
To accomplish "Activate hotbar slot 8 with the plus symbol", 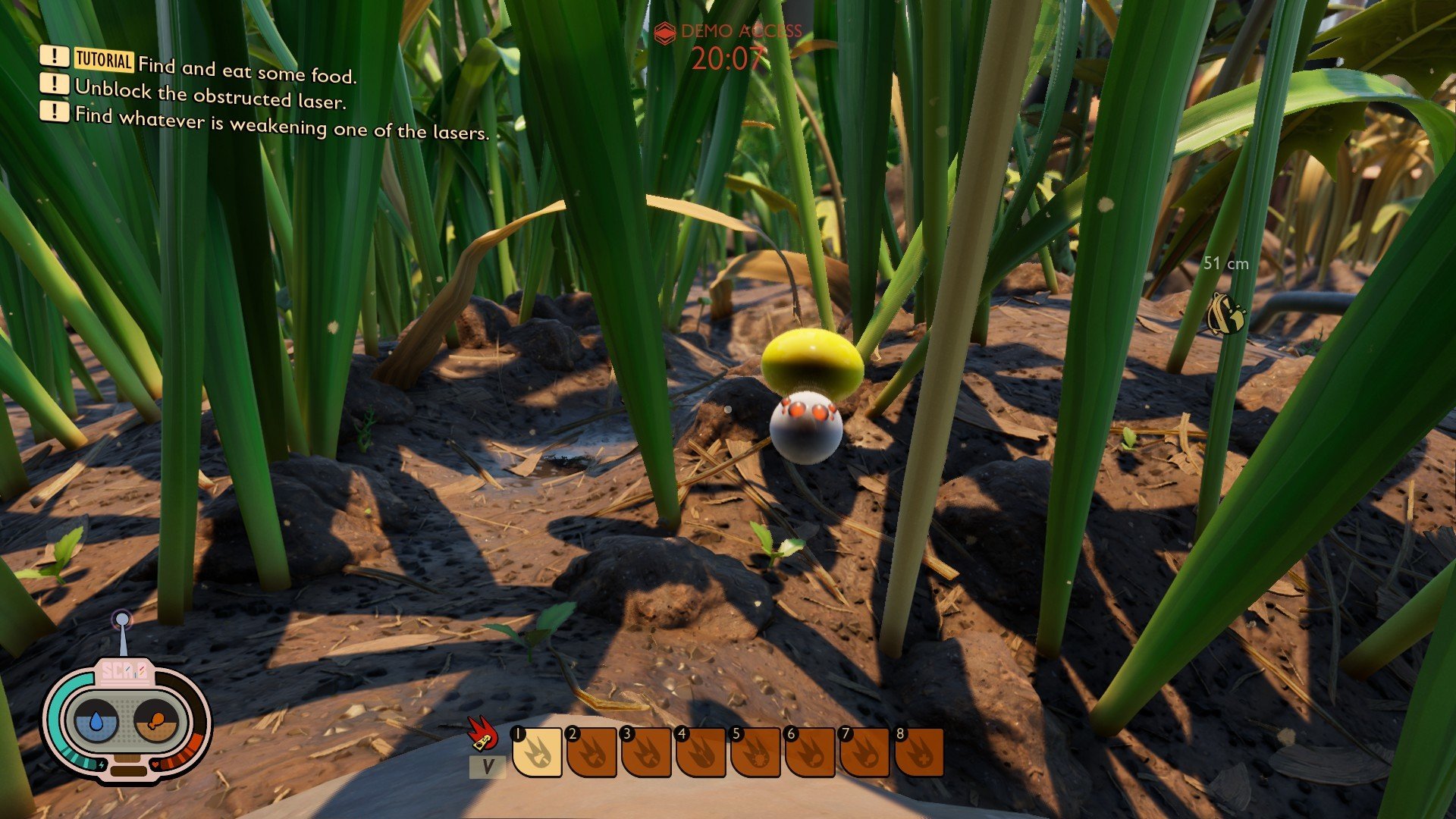I will click(x=919, y=752).
